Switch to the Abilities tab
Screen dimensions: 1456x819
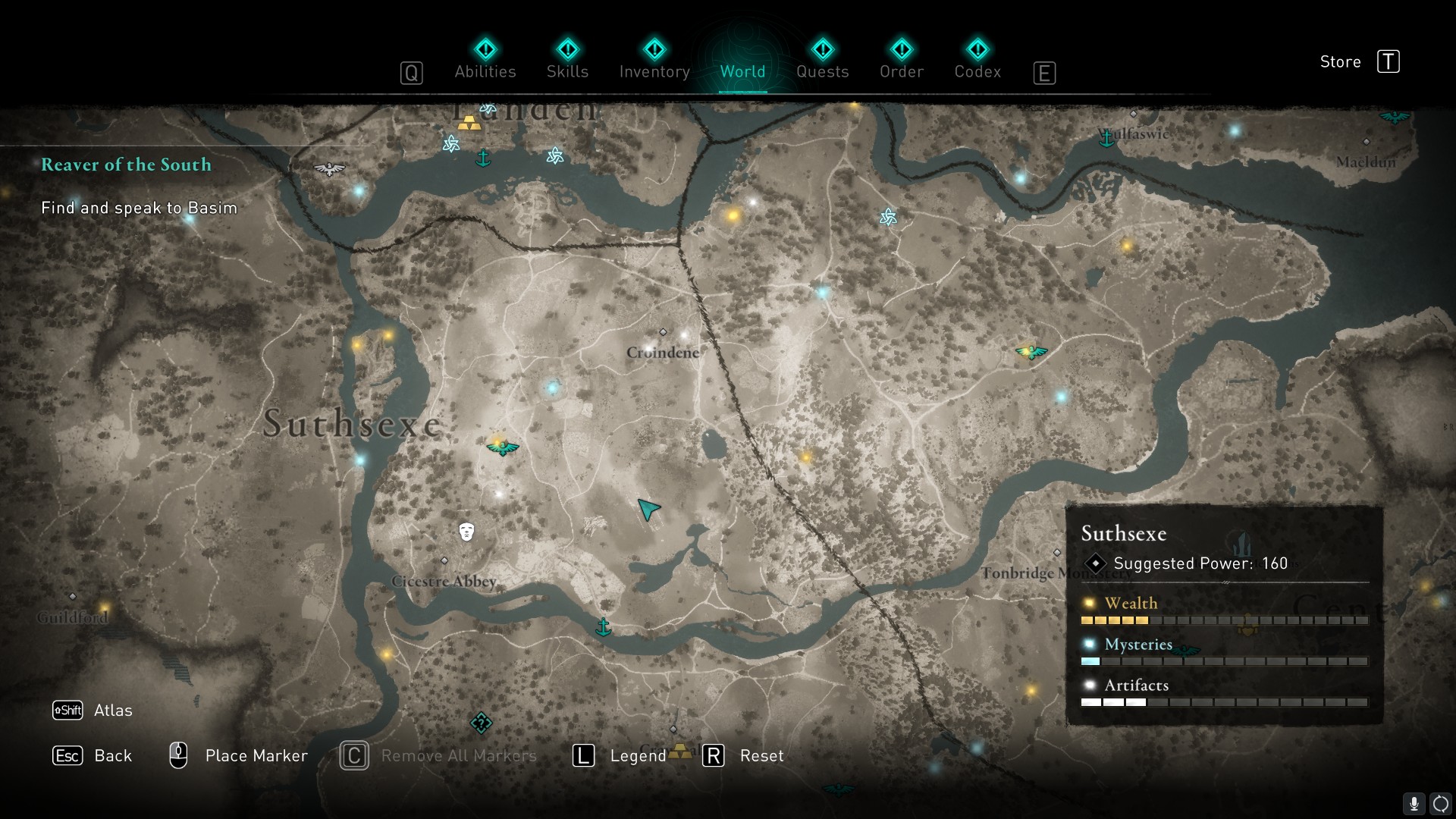pos(485,61)
